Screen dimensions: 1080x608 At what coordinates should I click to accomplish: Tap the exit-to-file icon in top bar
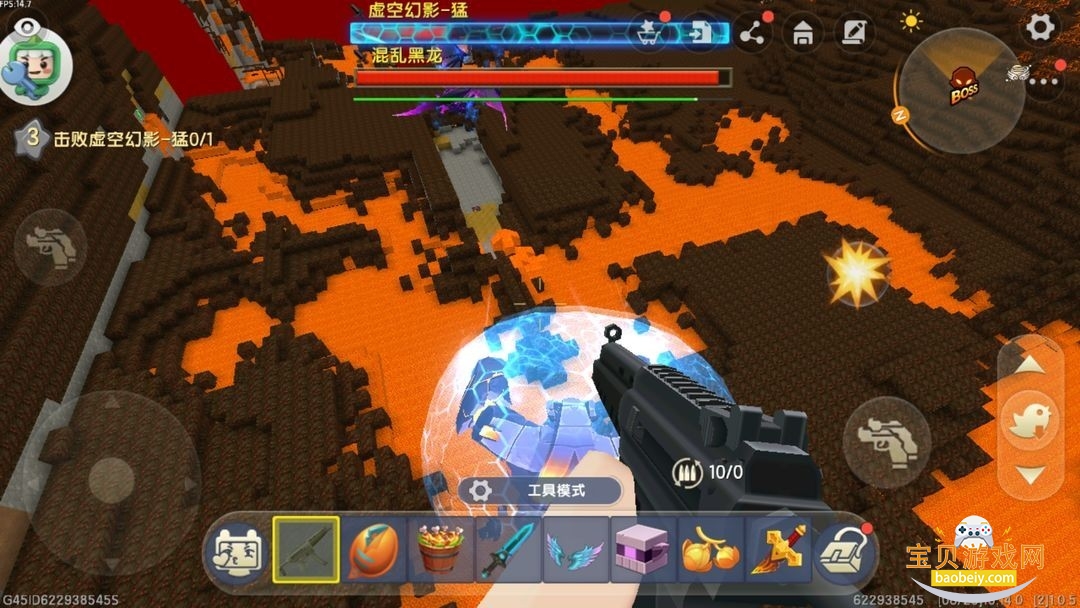[x=699, y=33]
